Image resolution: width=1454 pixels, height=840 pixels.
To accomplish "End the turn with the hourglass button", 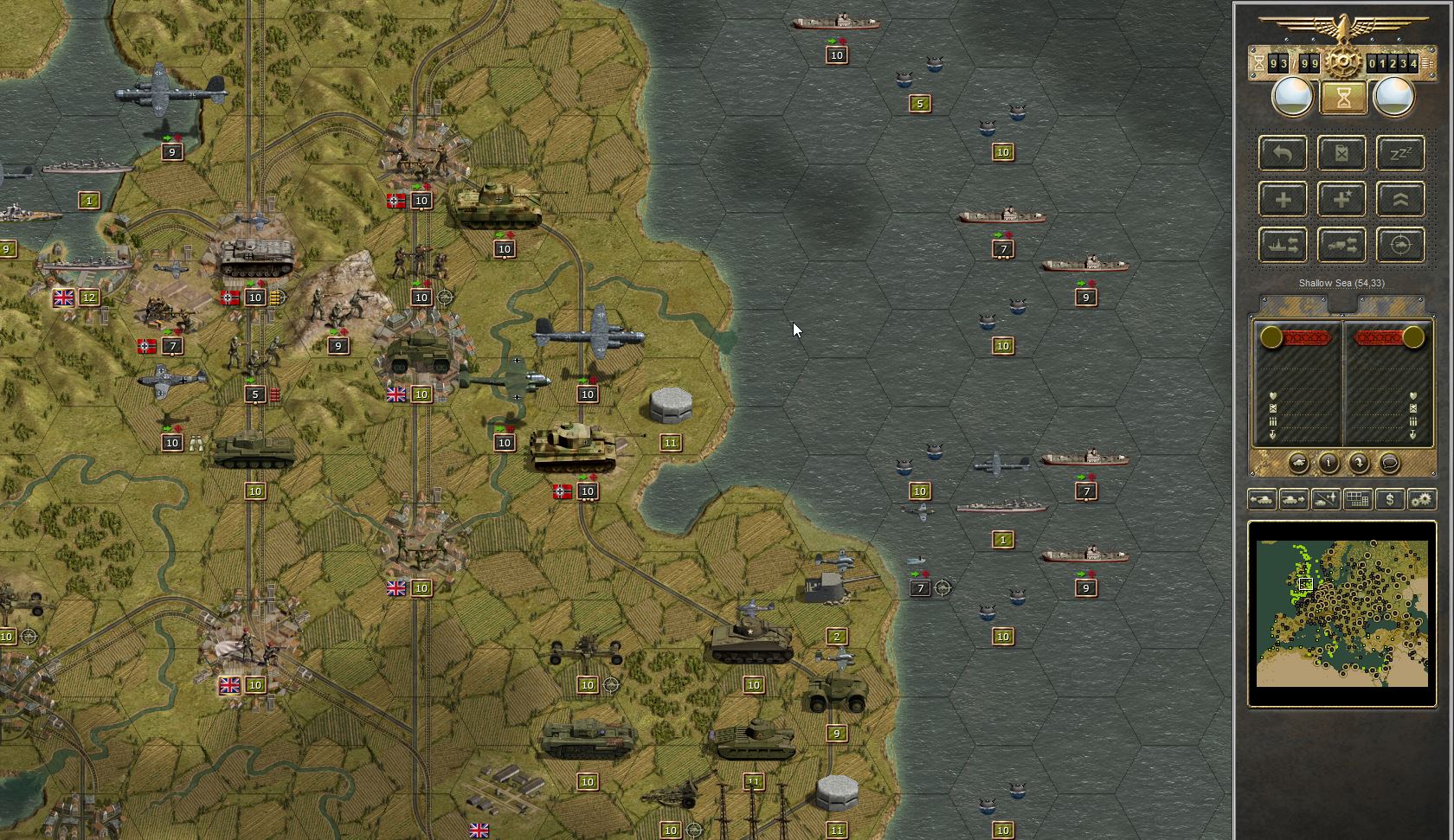I will click(1342, 97).
